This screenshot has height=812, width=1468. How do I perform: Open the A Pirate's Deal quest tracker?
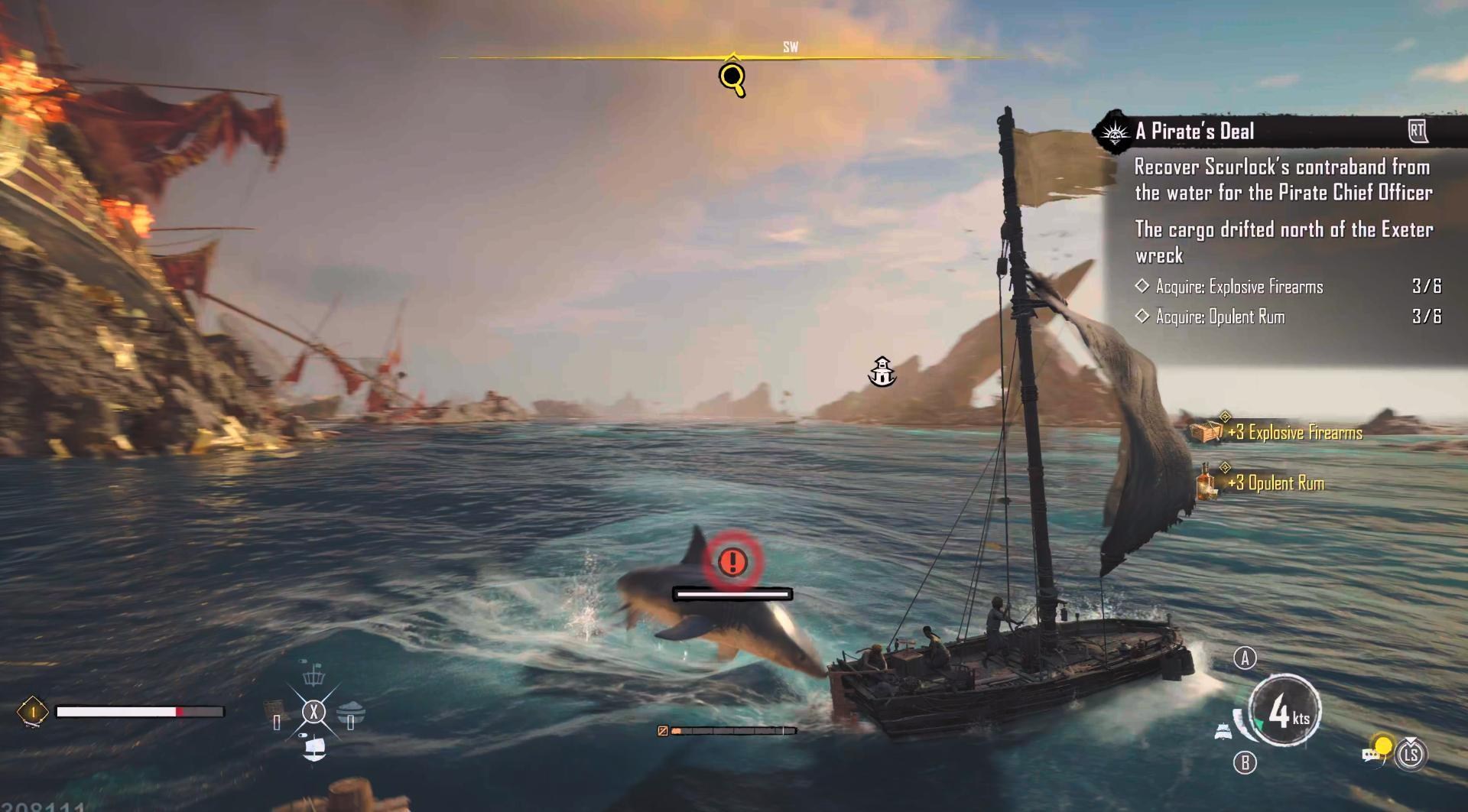click(1195, 132)
